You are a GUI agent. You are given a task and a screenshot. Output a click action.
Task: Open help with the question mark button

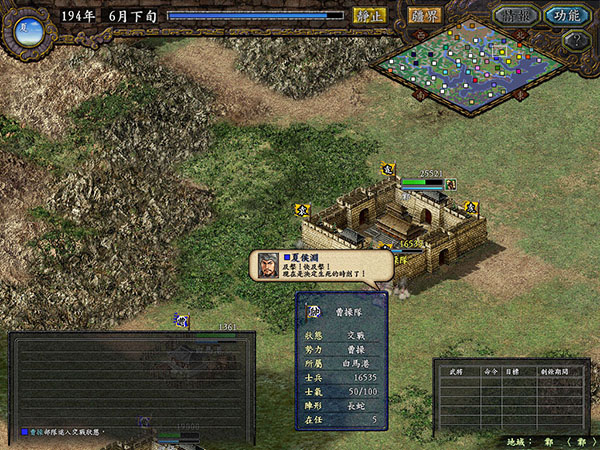point(573,41)
